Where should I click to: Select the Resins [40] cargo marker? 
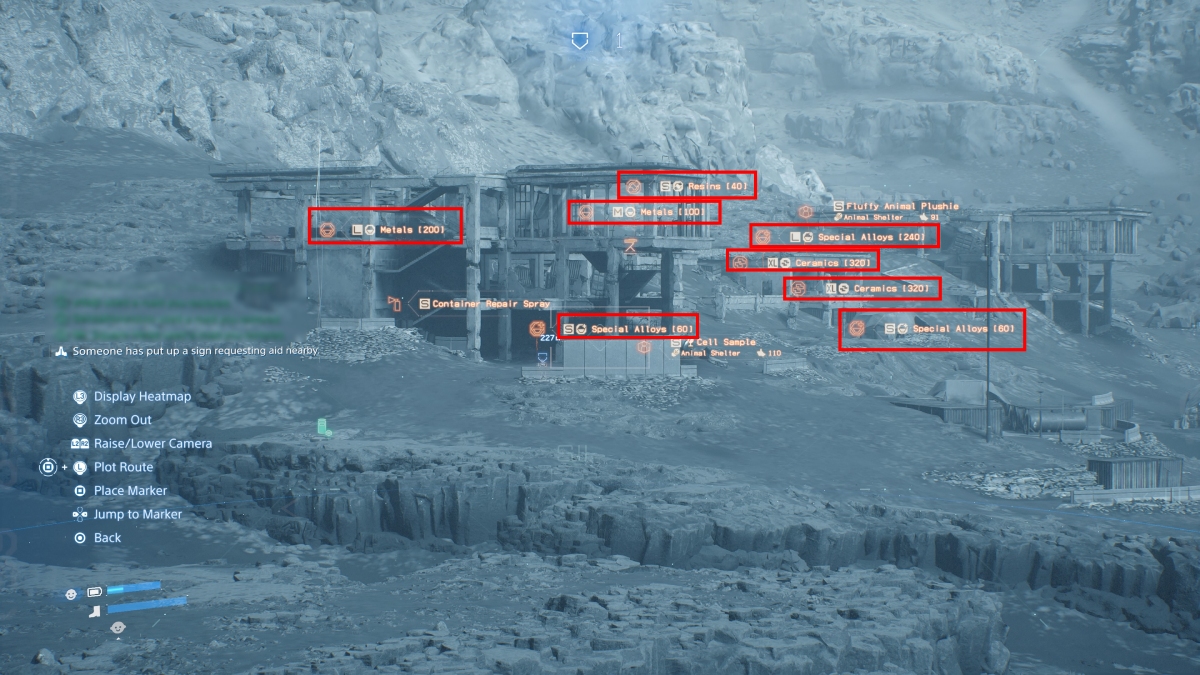[686, 185]
